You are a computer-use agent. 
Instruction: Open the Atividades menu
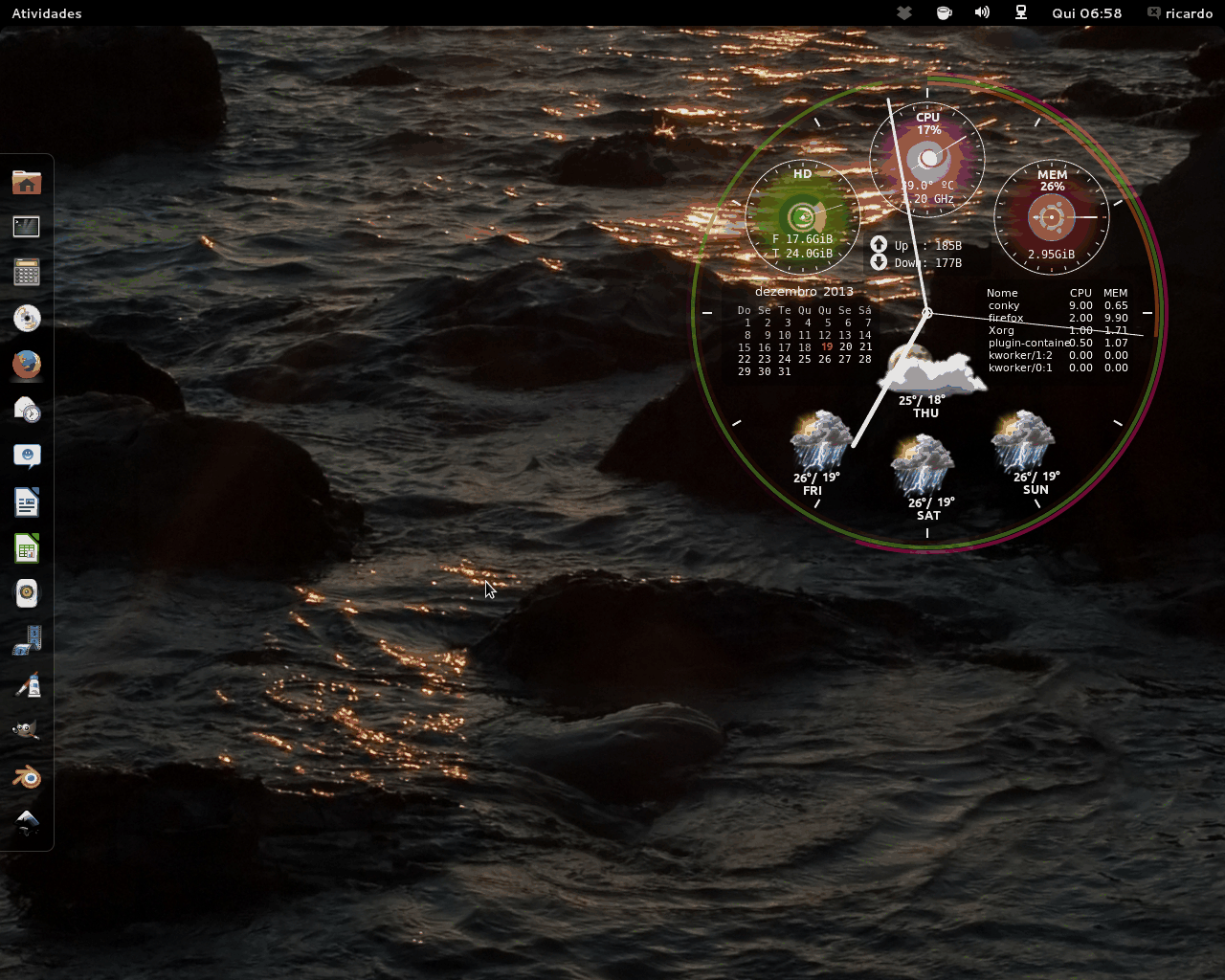tap(46, 12)
